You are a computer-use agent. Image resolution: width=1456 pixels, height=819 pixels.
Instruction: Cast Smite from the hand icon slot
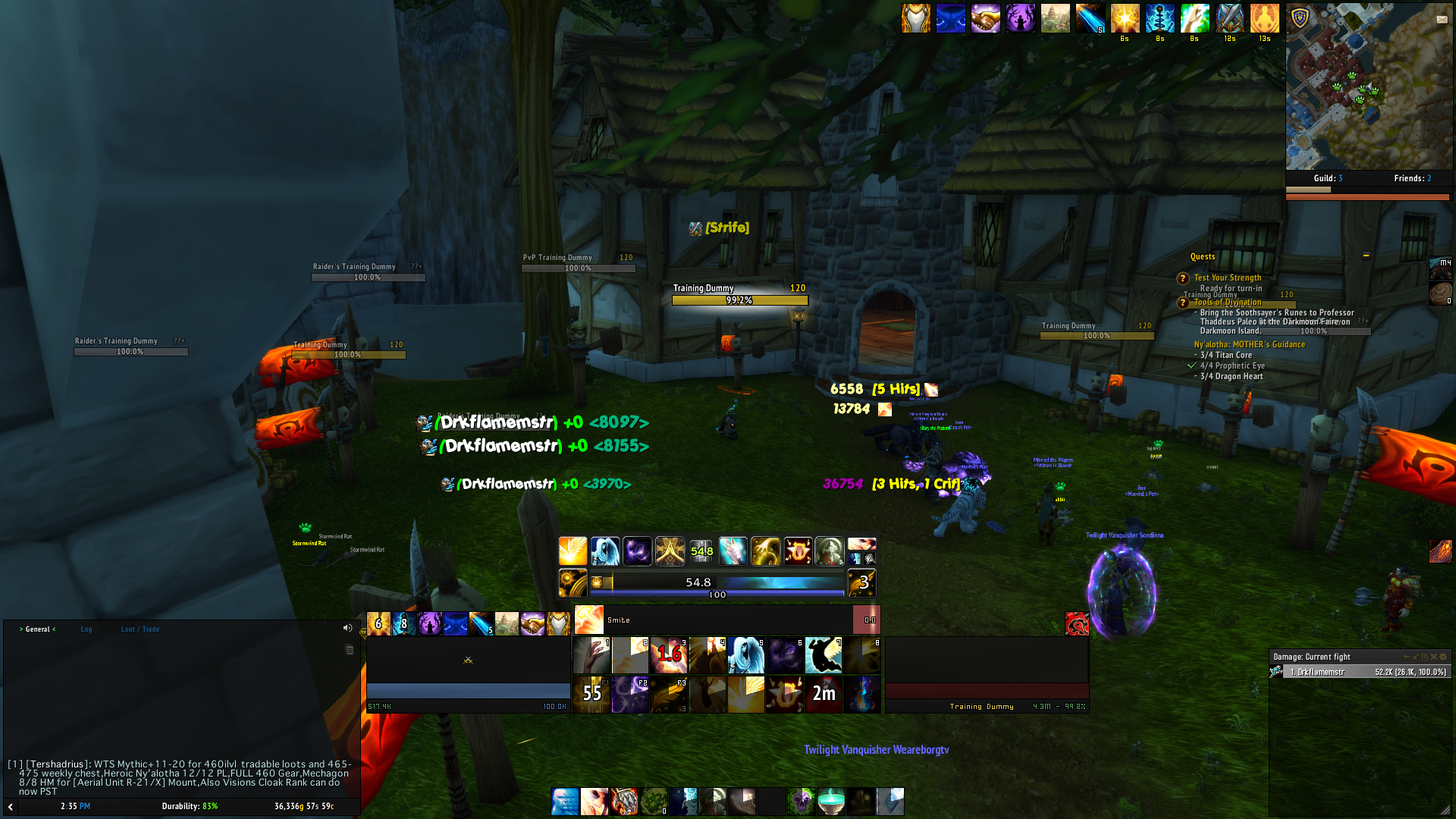click(591, 655)
